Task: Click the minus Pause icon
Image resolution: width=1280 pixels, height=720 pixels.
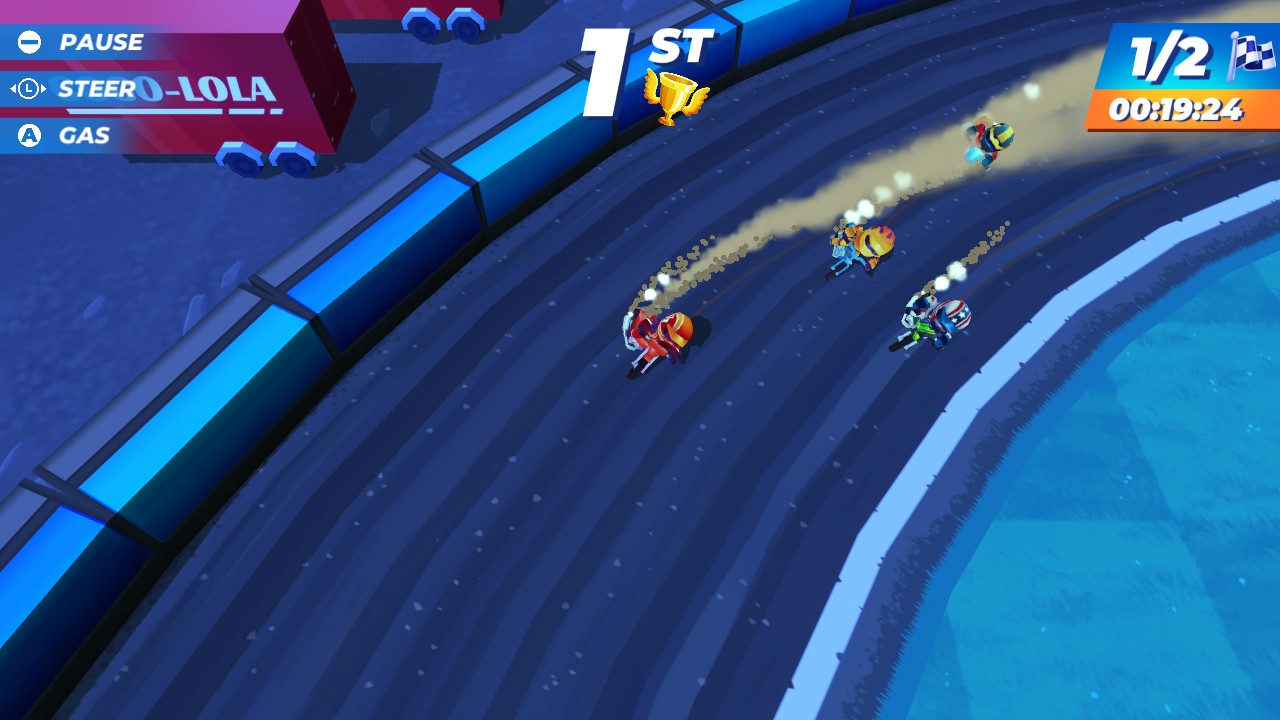Action: [27, 42]
